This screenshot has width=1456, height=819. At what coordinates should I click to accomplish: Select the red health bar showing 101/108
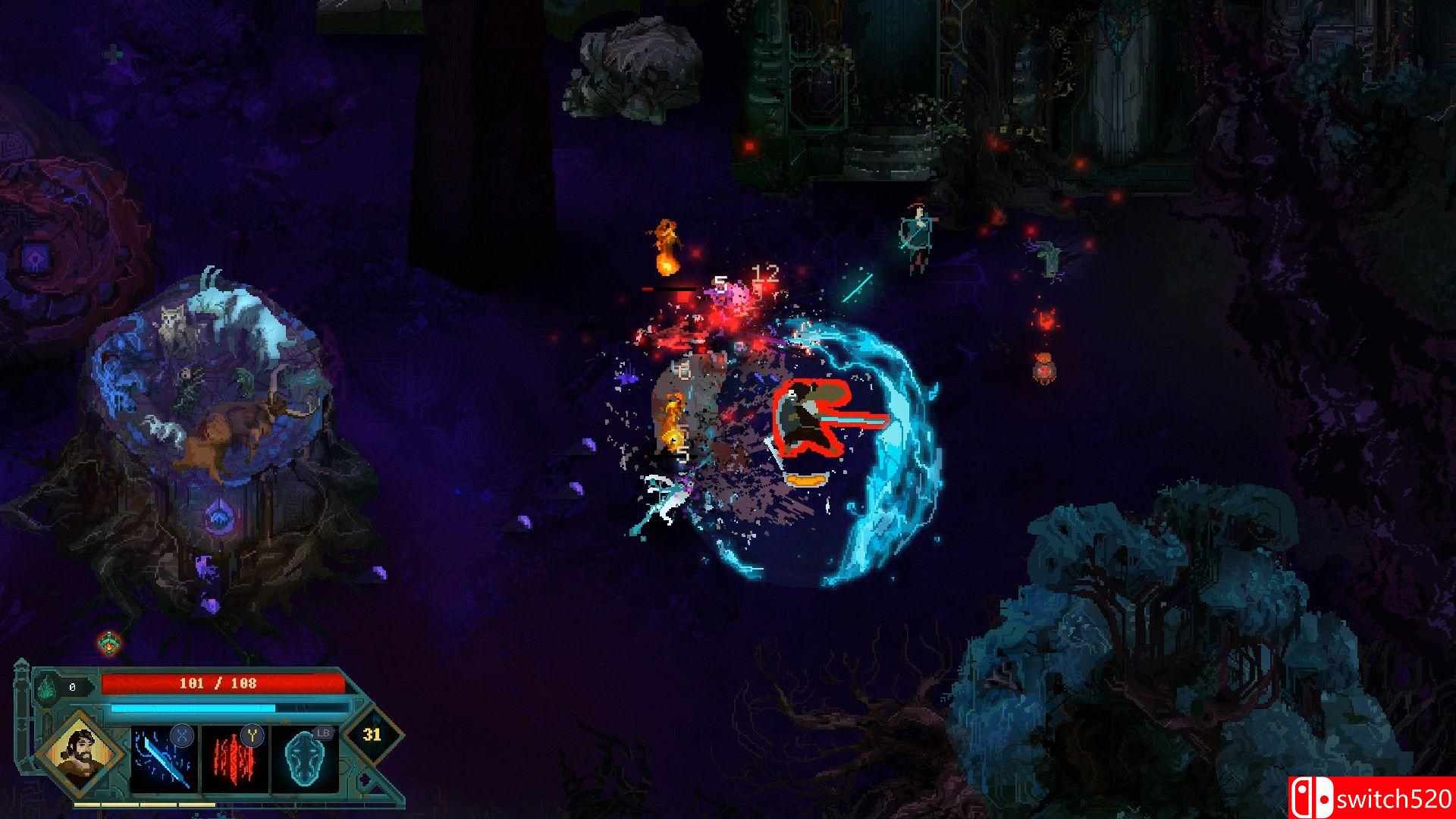click(x=219, y=683)
